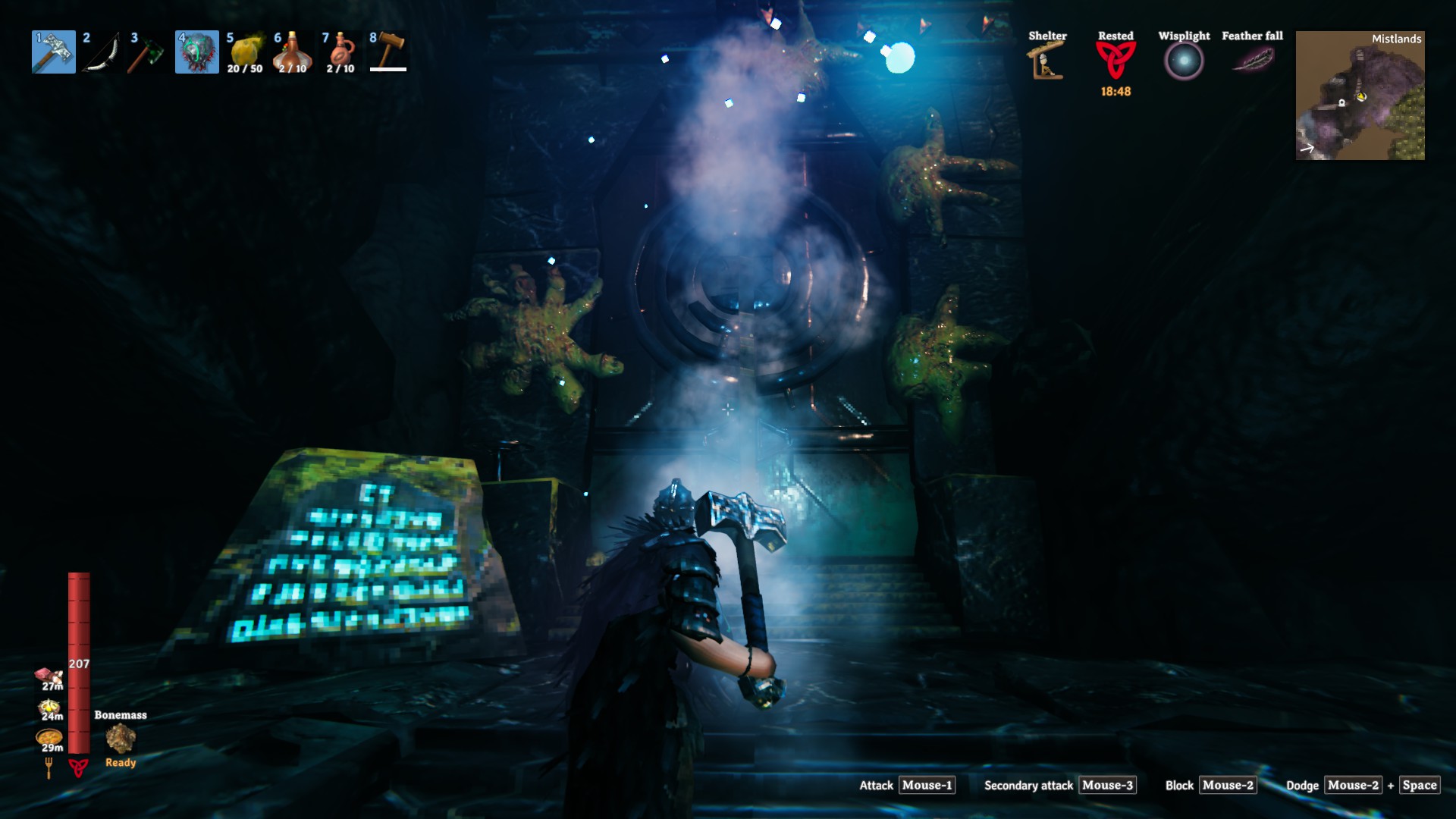Equip the bone-spined bow in slot 2
1456x819 pixels.
tap(102, 52)
